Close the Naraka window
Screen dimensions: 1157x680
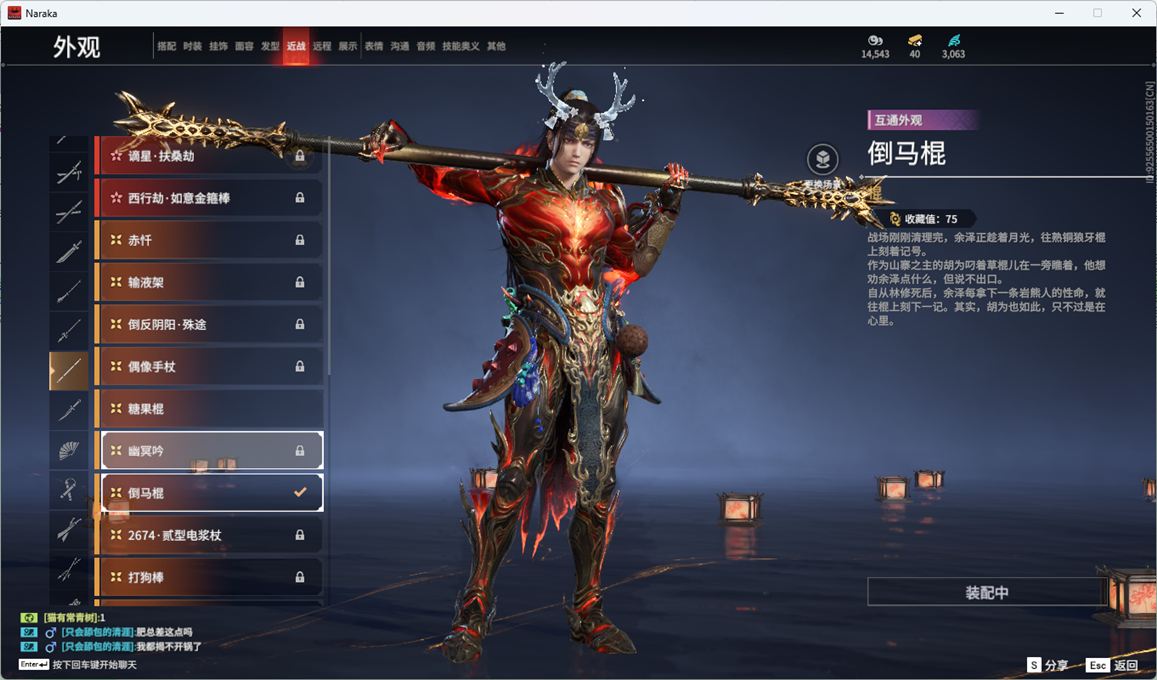coord(1136,13)
